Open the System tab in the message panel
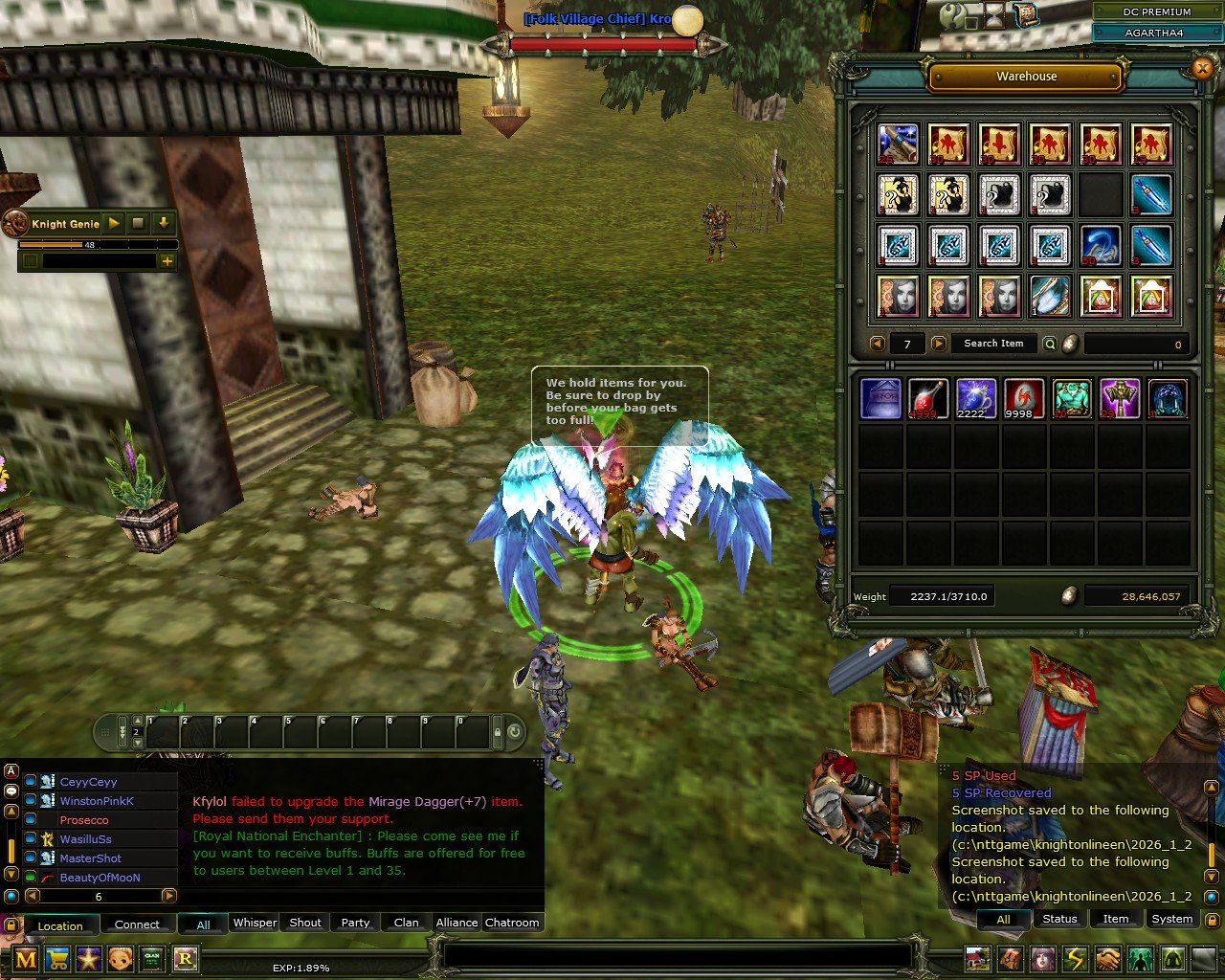This screenshot has width=1225, height=980. [x=1171, y=919]
